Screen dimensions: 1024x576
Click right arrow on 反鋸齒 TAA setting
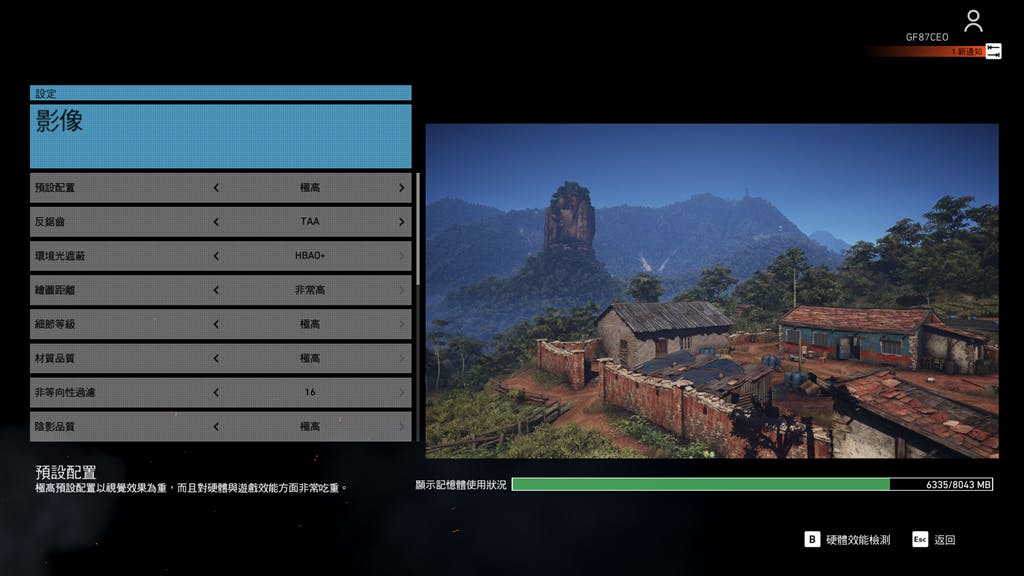coord(402,222)
